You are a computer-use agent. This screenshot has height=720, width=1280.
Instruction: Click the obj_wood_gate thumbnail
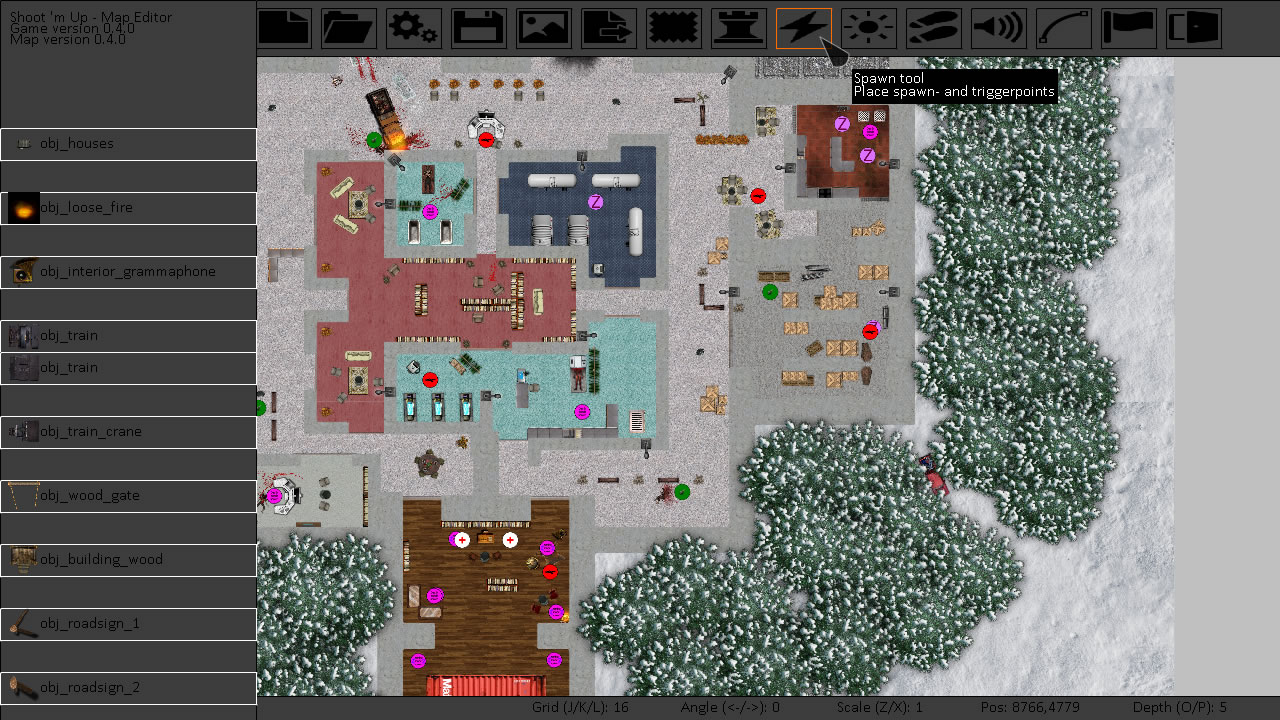(128, 495)
